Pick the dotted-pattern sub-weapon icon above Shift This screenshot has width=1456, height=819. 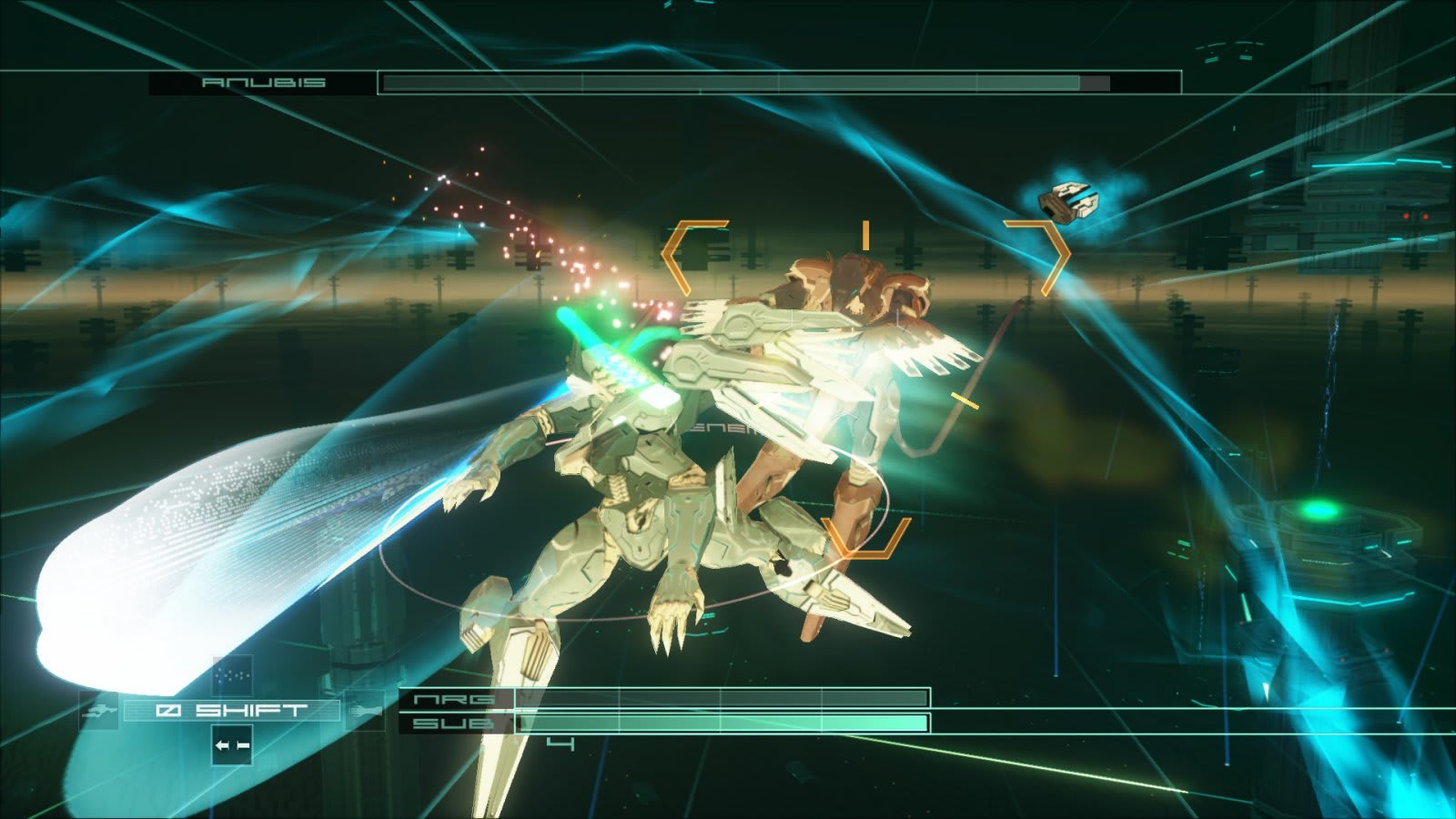point(231,675)
